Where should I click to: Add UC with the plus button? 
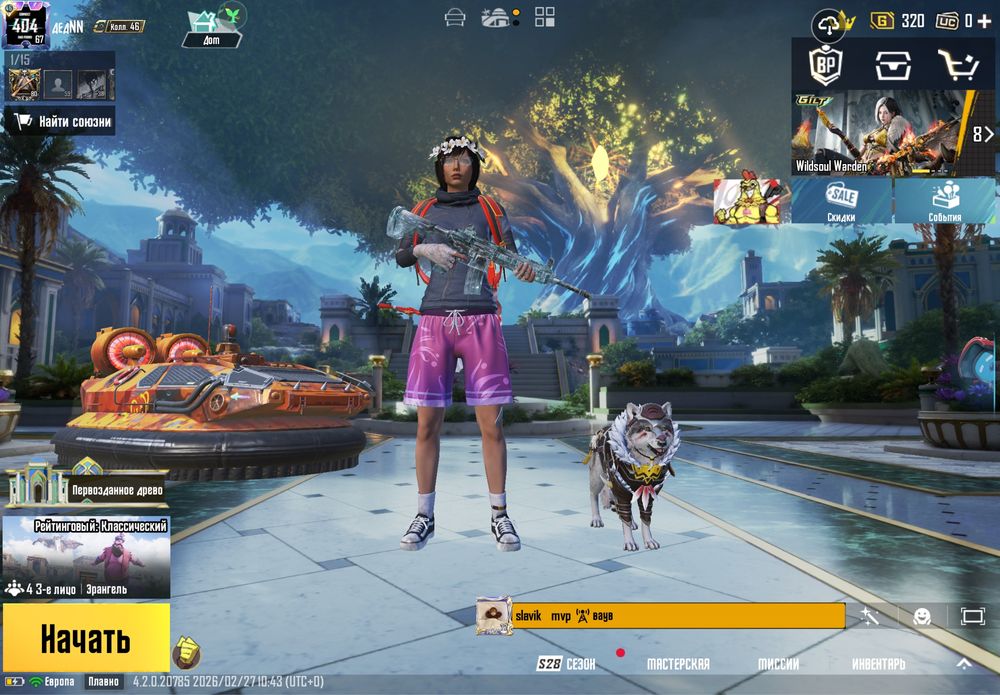click(x=984, y=20)
